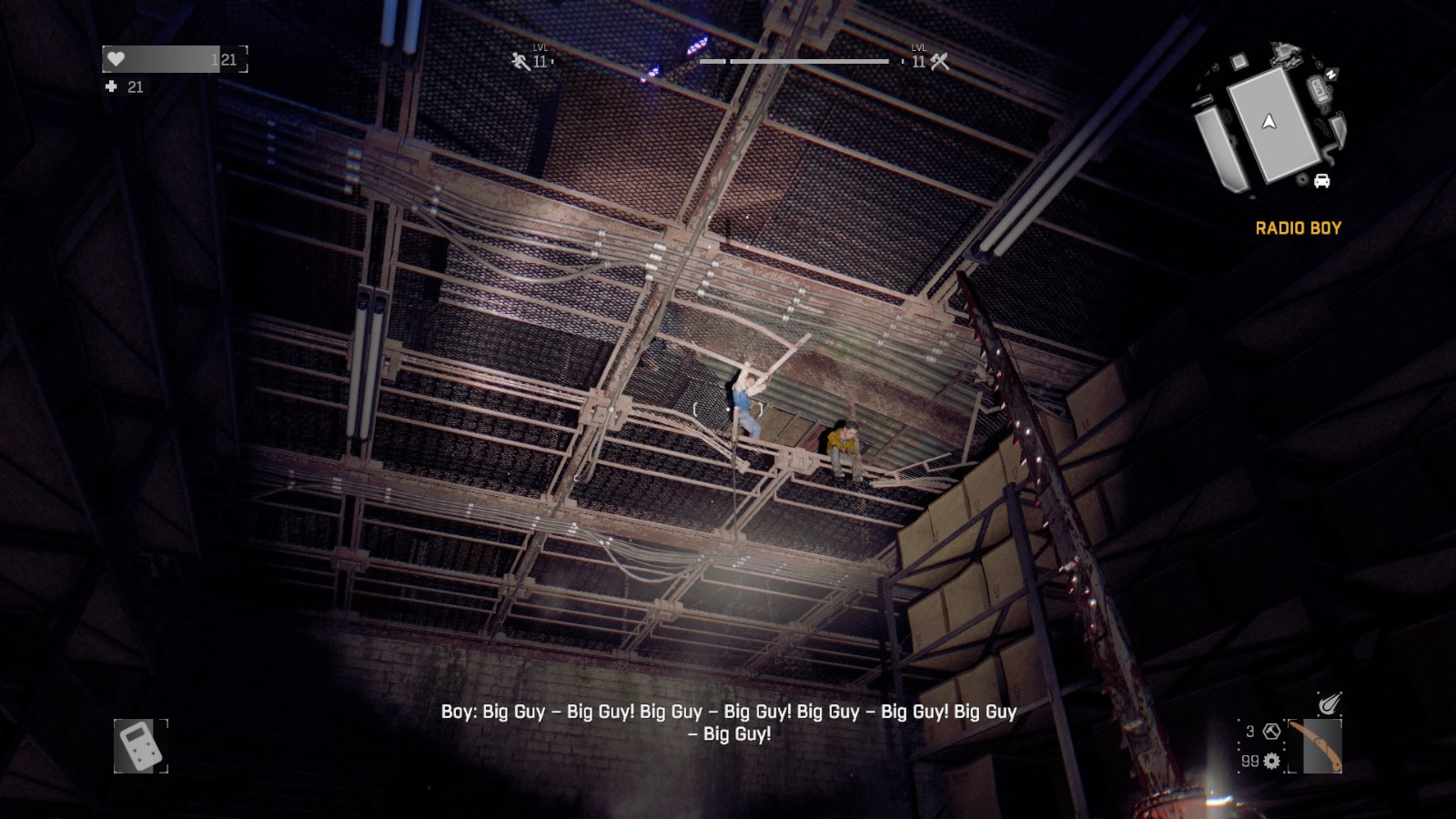Expand the ammo counter showing 3

(1249, 731)
